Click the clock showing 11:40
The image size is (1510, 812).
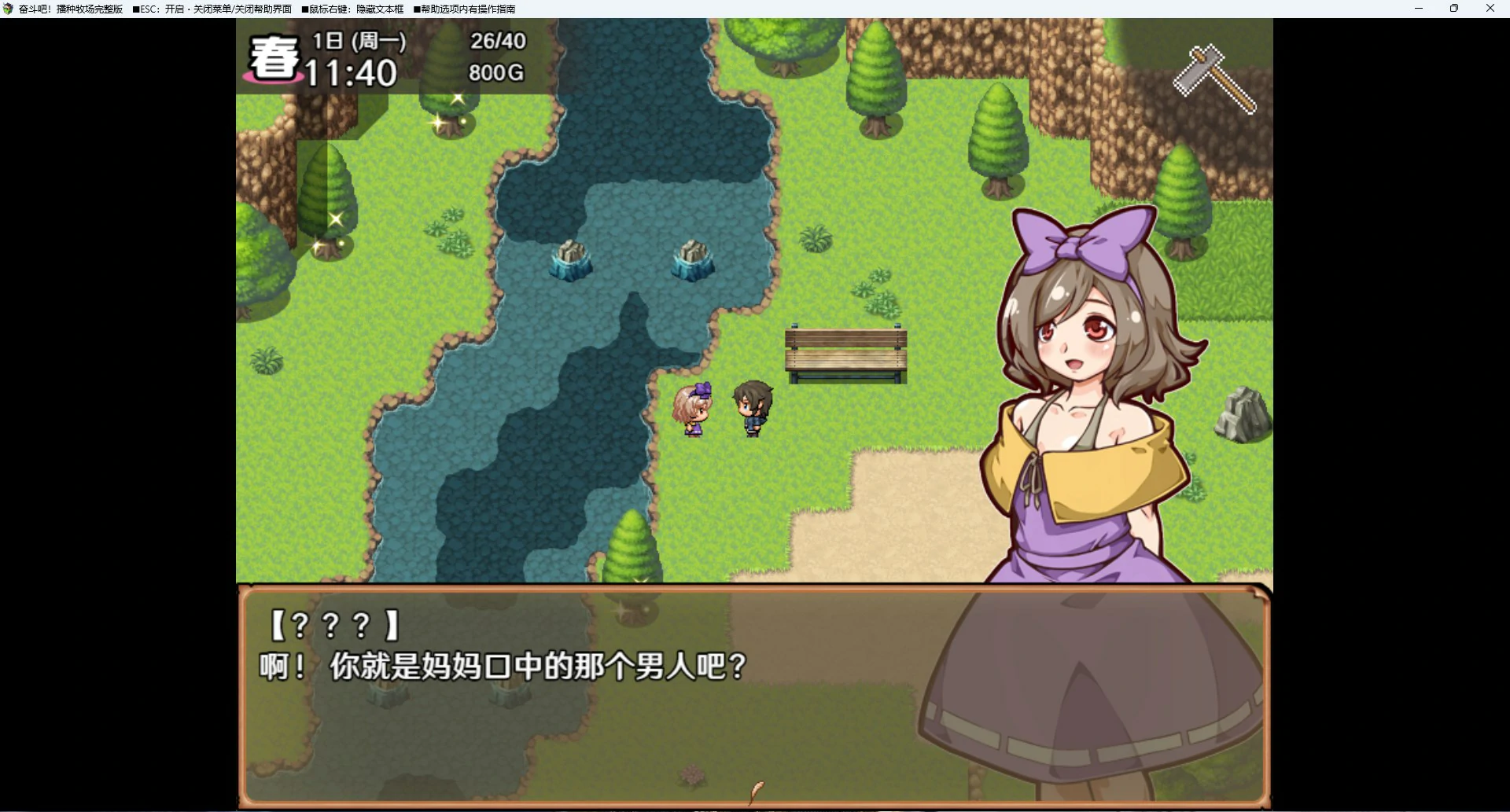tap(352, 73)
